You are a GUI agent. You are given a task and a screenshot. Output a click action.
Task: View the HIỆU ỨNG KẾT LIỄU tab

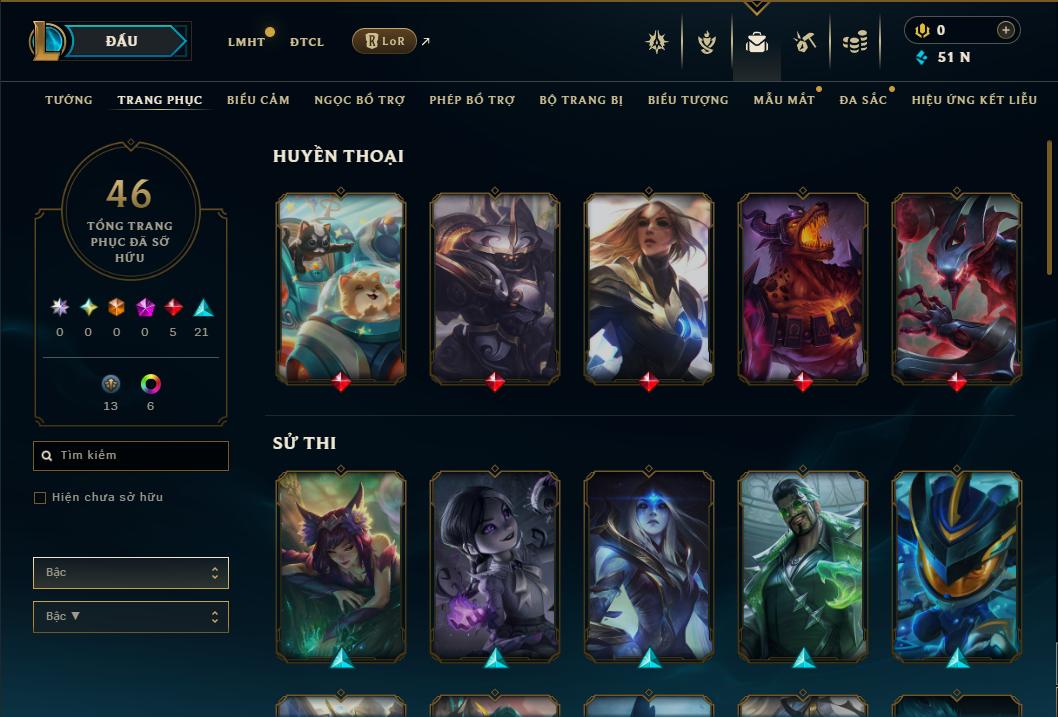point(974,100)
